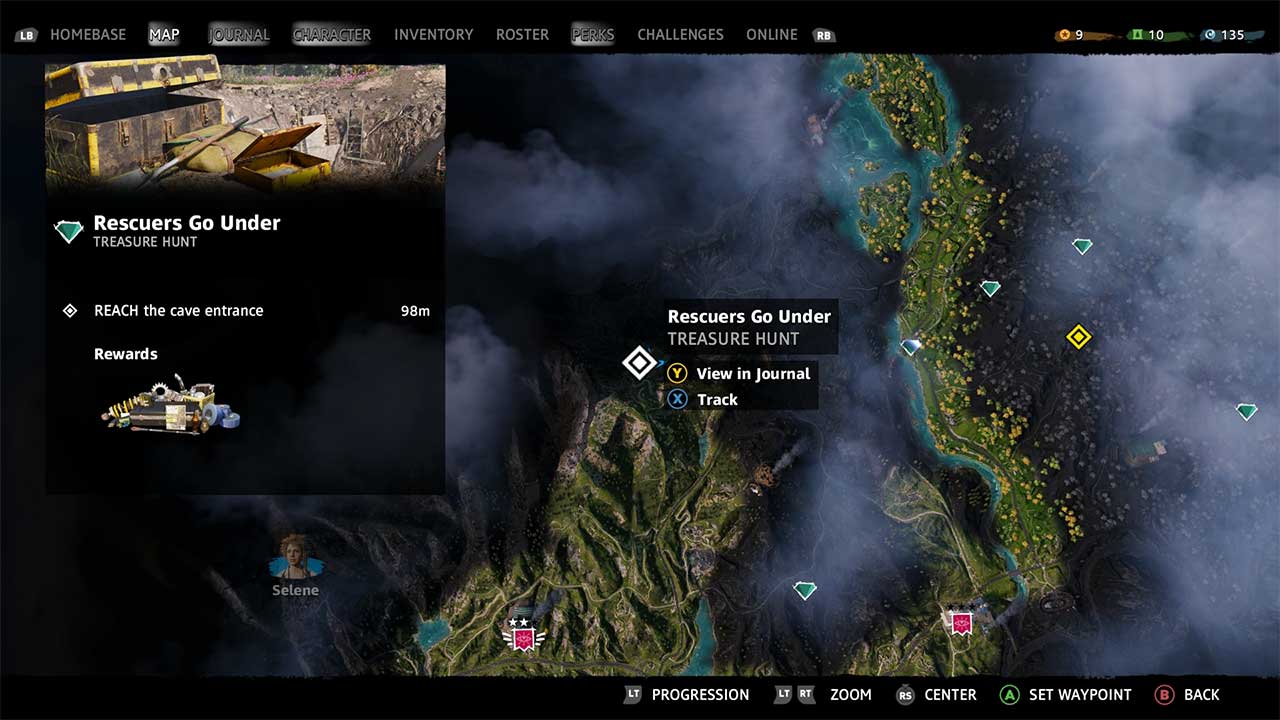The image size is (1280, 720).
Task: Select the teal treasure diamond near the top right
Action: (1081, 244)
